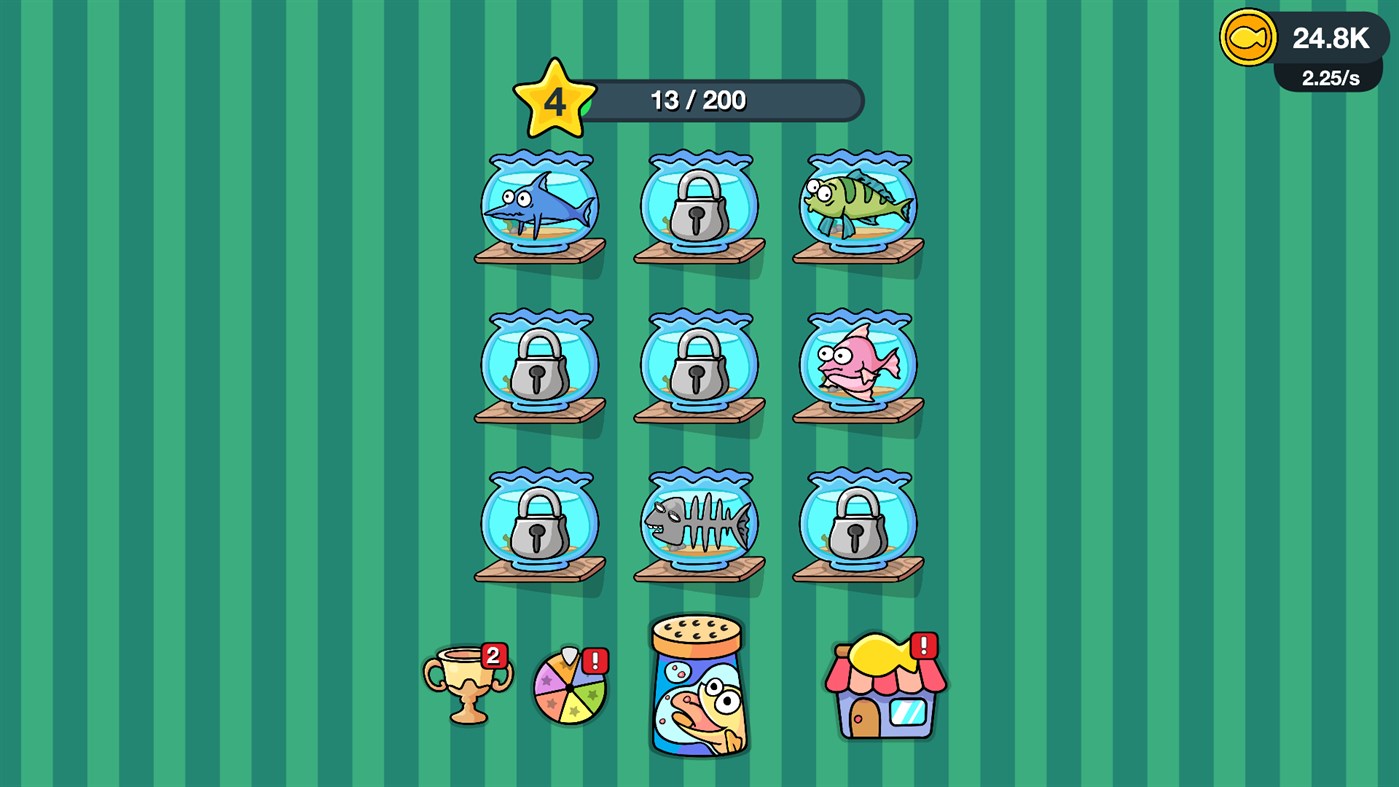Click the fish skeleton bowl
Image resolution: width=1399 pixels, height=787 pixels.
698,522
